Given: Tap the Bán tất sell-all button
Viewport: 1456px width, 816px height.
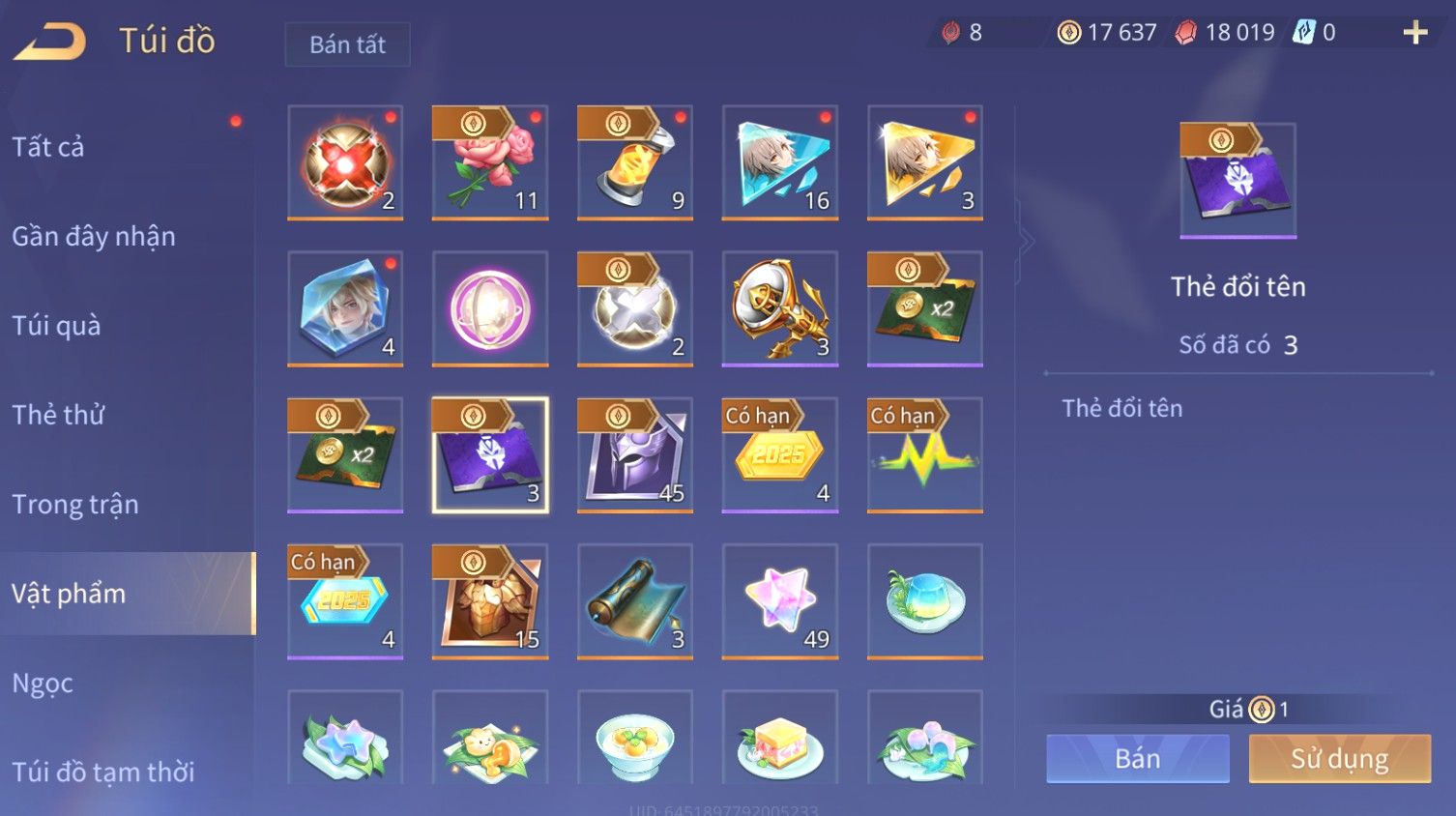Looking at the screenshot, I should pyautogui.click(x=347, y=44).
